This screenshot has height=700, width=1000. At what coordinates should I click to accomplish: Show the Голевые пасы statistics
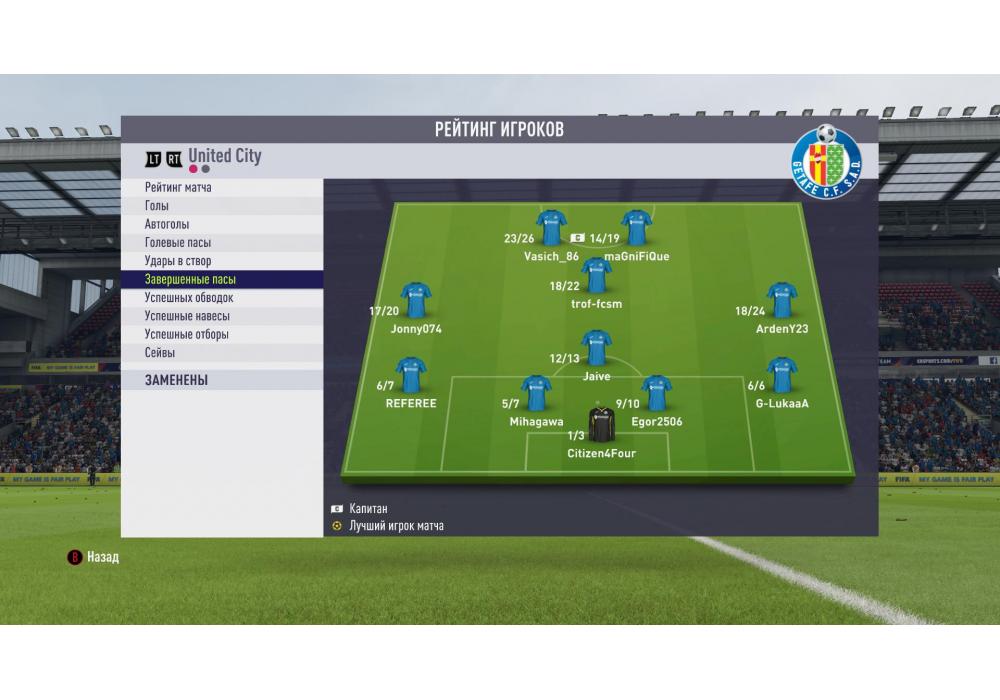coord(222,243)
